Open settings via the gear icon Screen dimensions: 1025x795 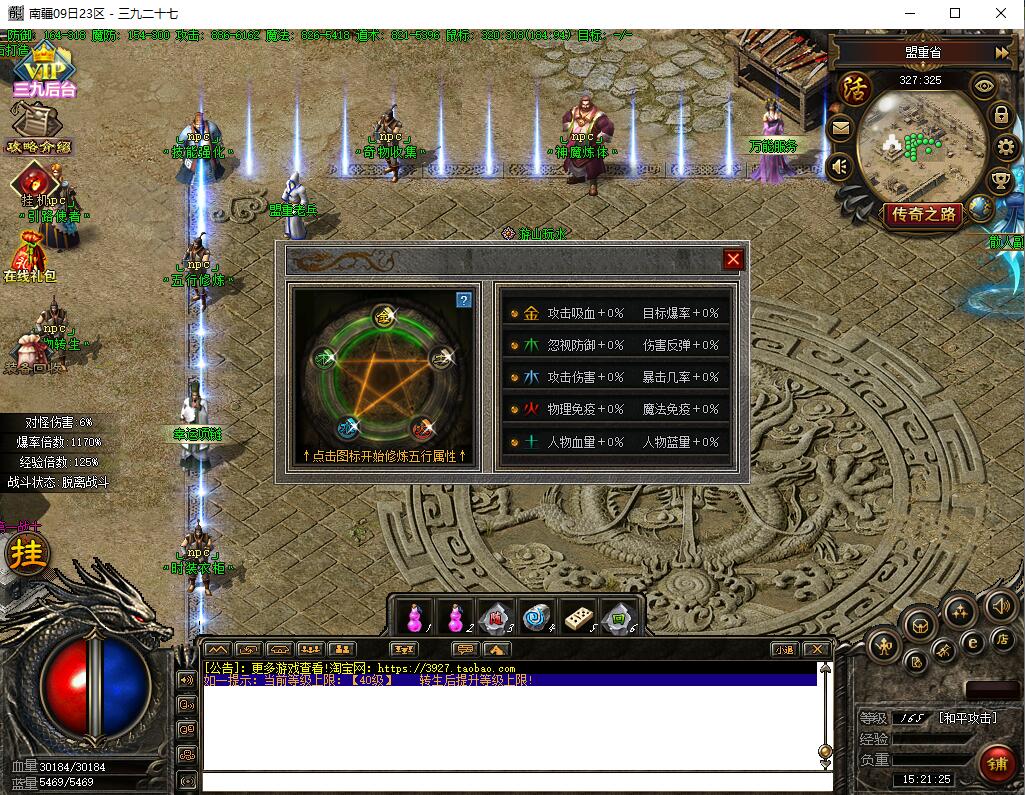tap(1005, 148)
